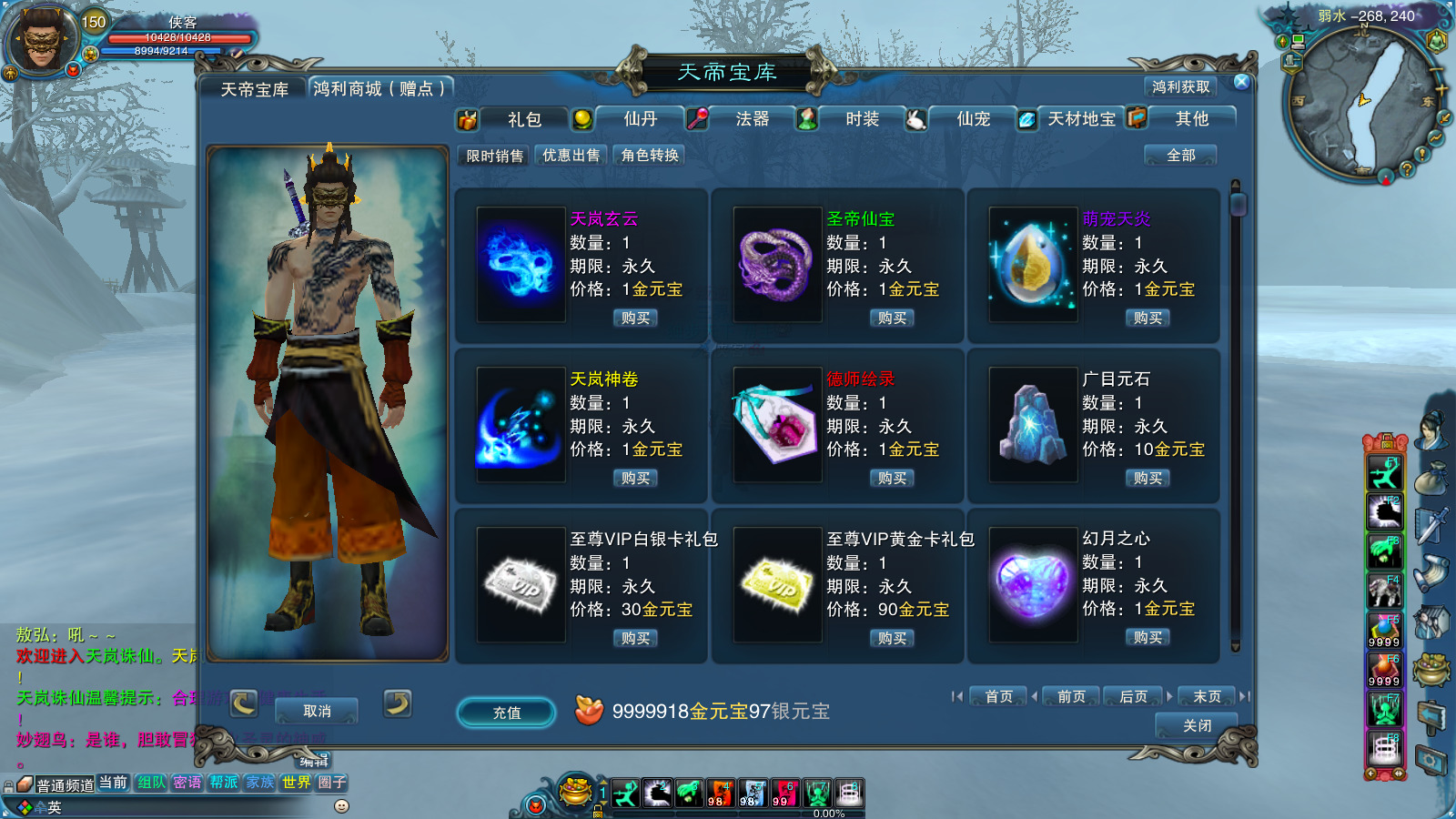1456x819 pixels.
Task: Select the 仙丹 category tab
Action: [640, 119]
